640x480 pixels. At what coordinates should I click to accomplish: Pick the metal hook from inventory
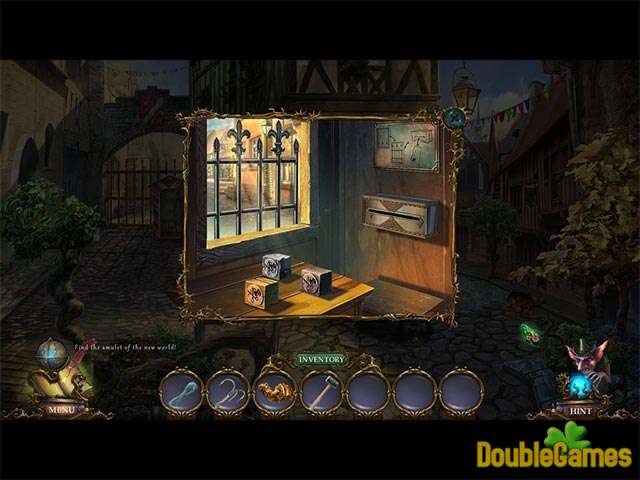pyautogui.click(x=228, y=390)
